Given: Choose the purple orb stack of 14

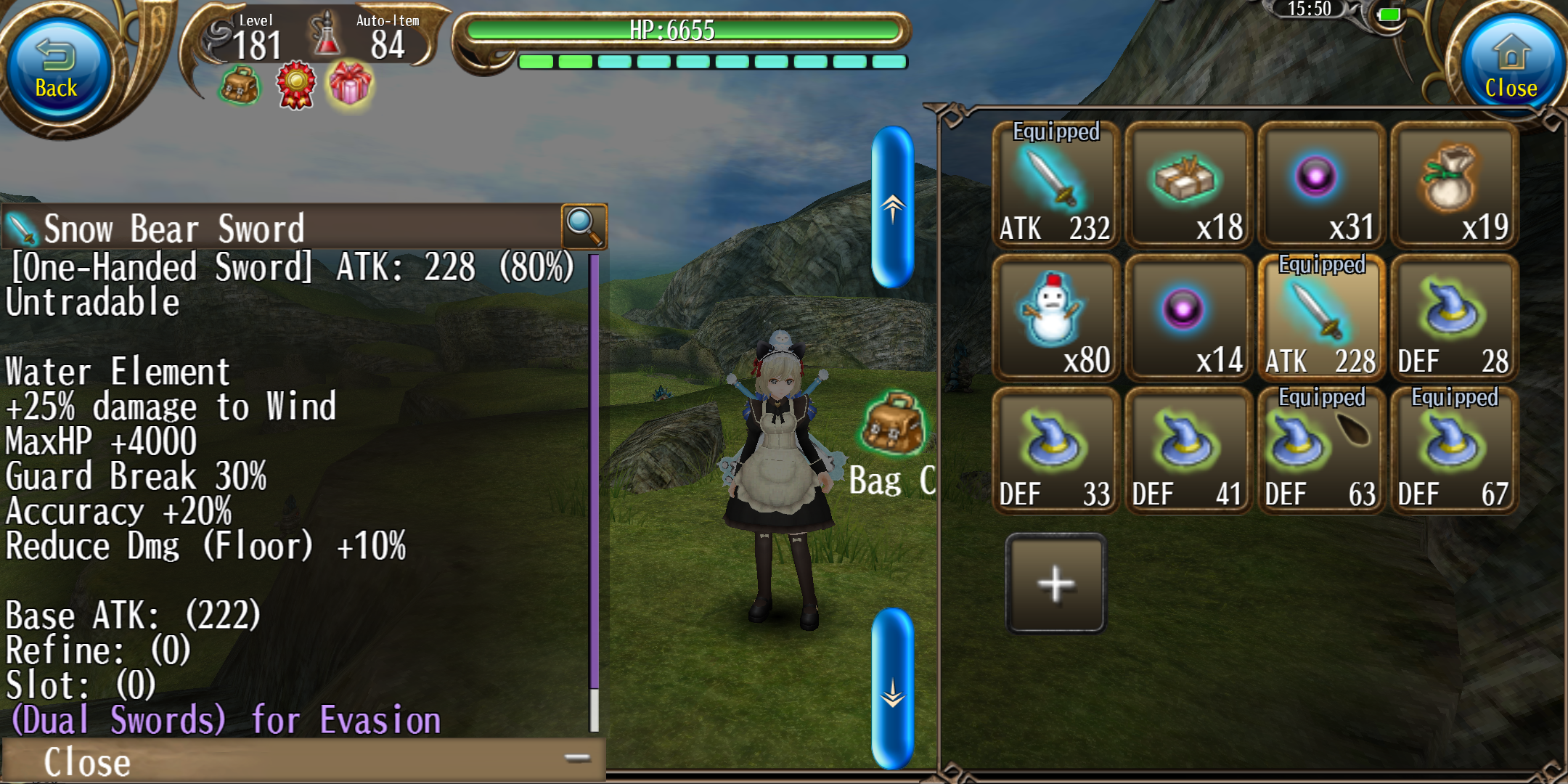Looking at the screenshot, I should [1188, 319].
